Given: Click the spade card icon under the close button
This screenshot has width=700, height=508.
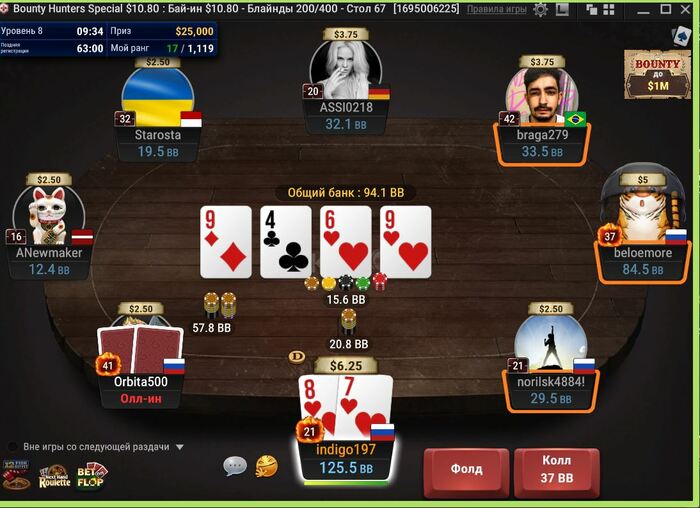Looking at the screenshot, I should [x=683, y=36].
